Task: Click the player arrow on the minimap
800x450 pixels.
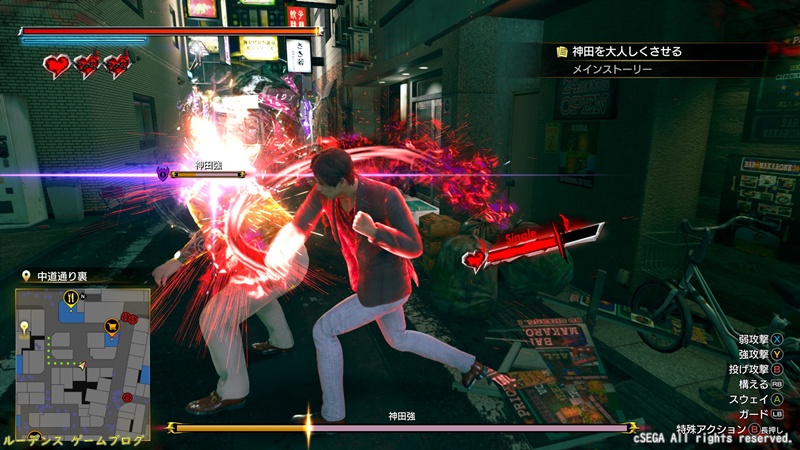Action: point(82,367)
